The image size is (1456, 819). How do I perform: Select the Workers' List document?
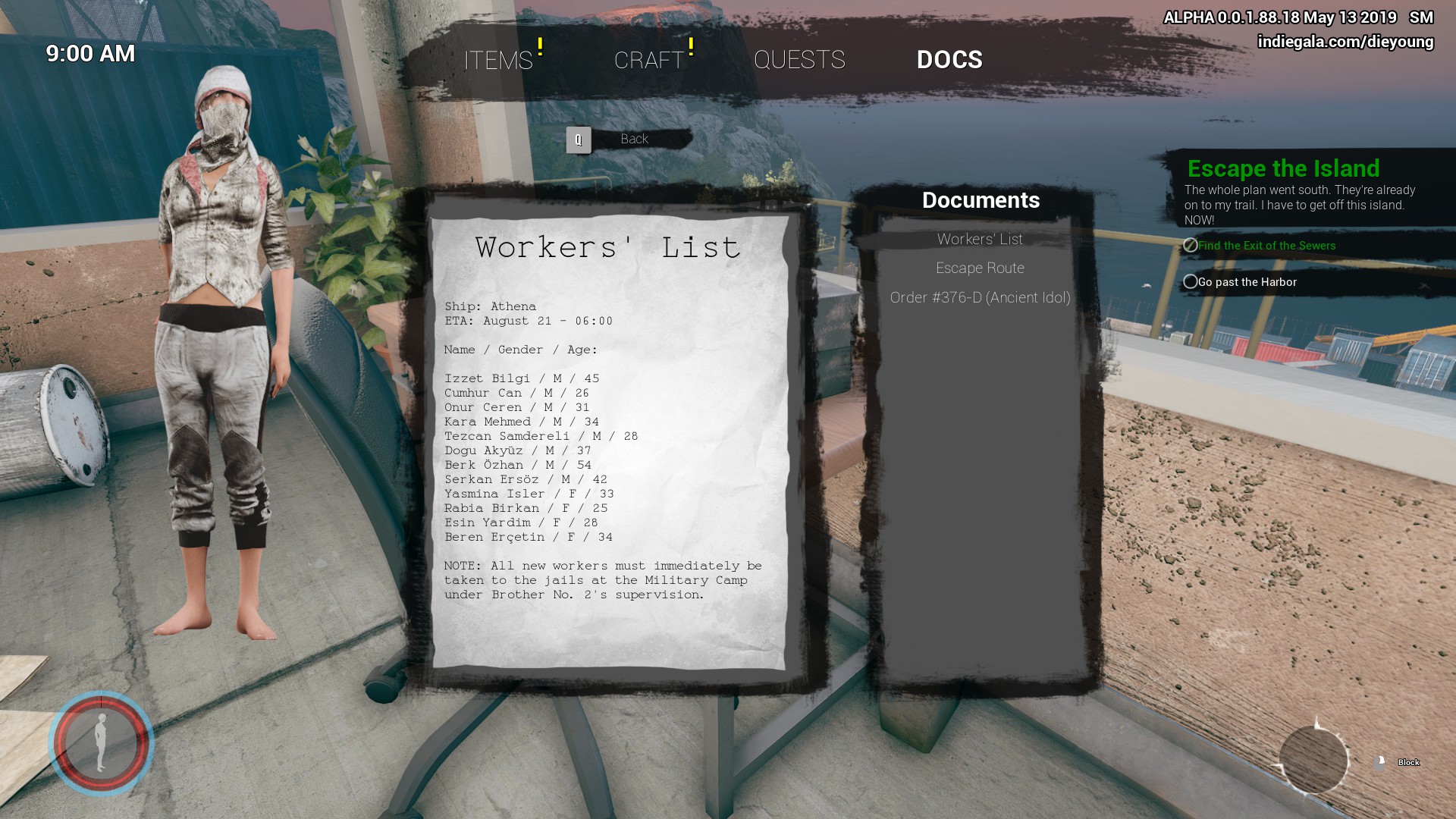[980, 240]
